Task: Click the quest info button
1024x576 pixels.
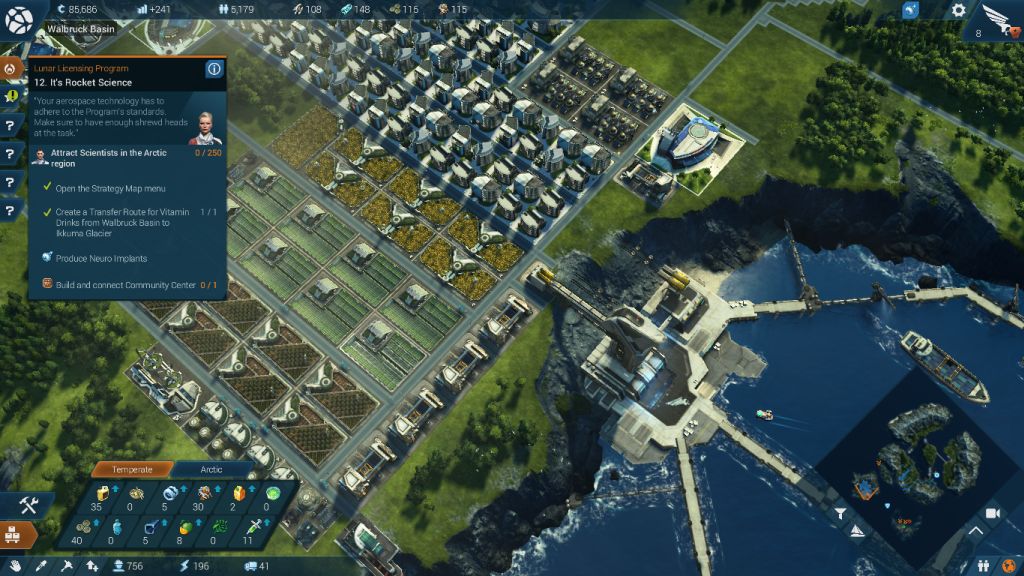Action: coord(213,69)
